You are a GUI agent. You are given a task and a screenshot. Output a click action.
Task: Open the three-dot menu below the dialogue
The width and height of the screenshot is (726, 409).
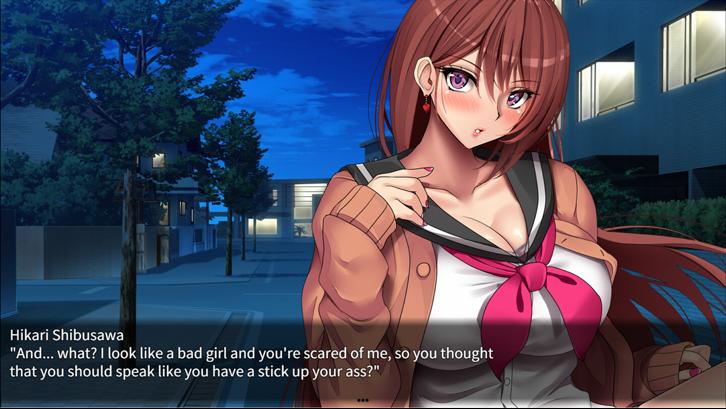362,400
